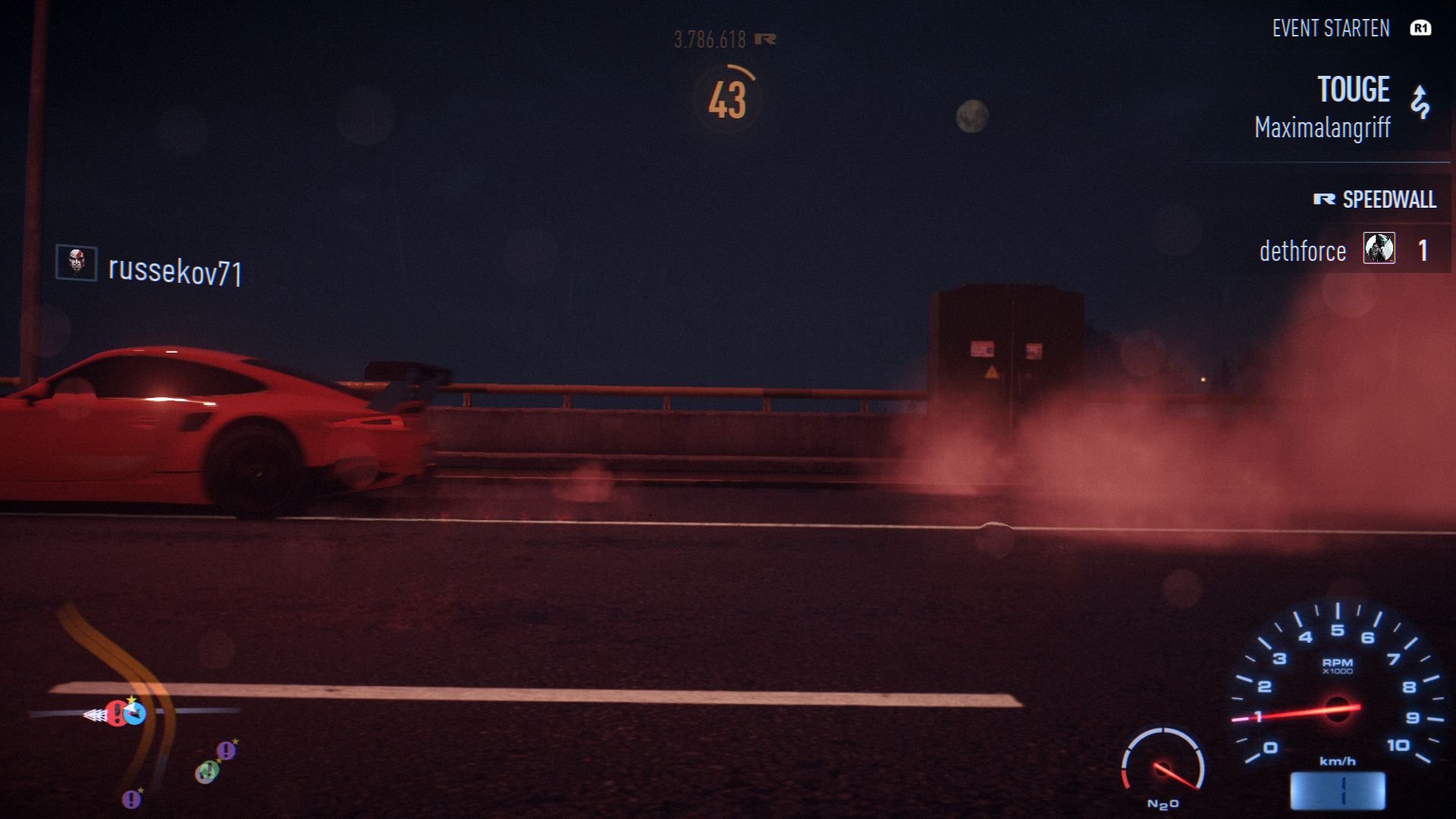Click the green event marker on the minimap
Screen dimensions: 1456x819
point(209,773)
